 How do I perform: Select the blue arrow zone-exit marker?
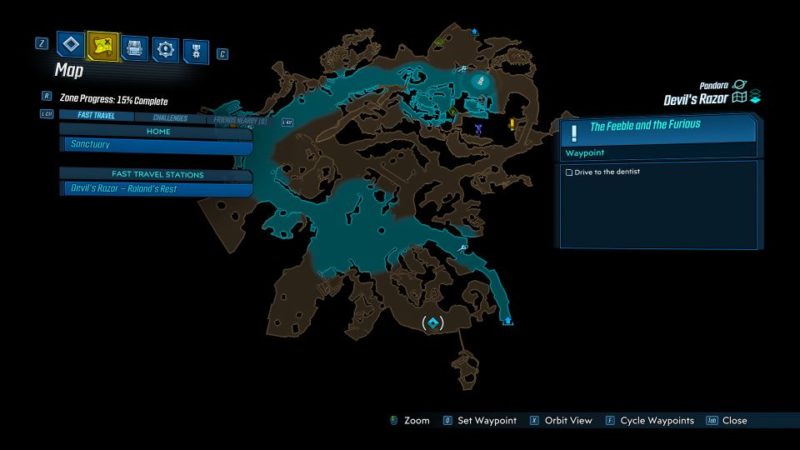coord(508,321)
